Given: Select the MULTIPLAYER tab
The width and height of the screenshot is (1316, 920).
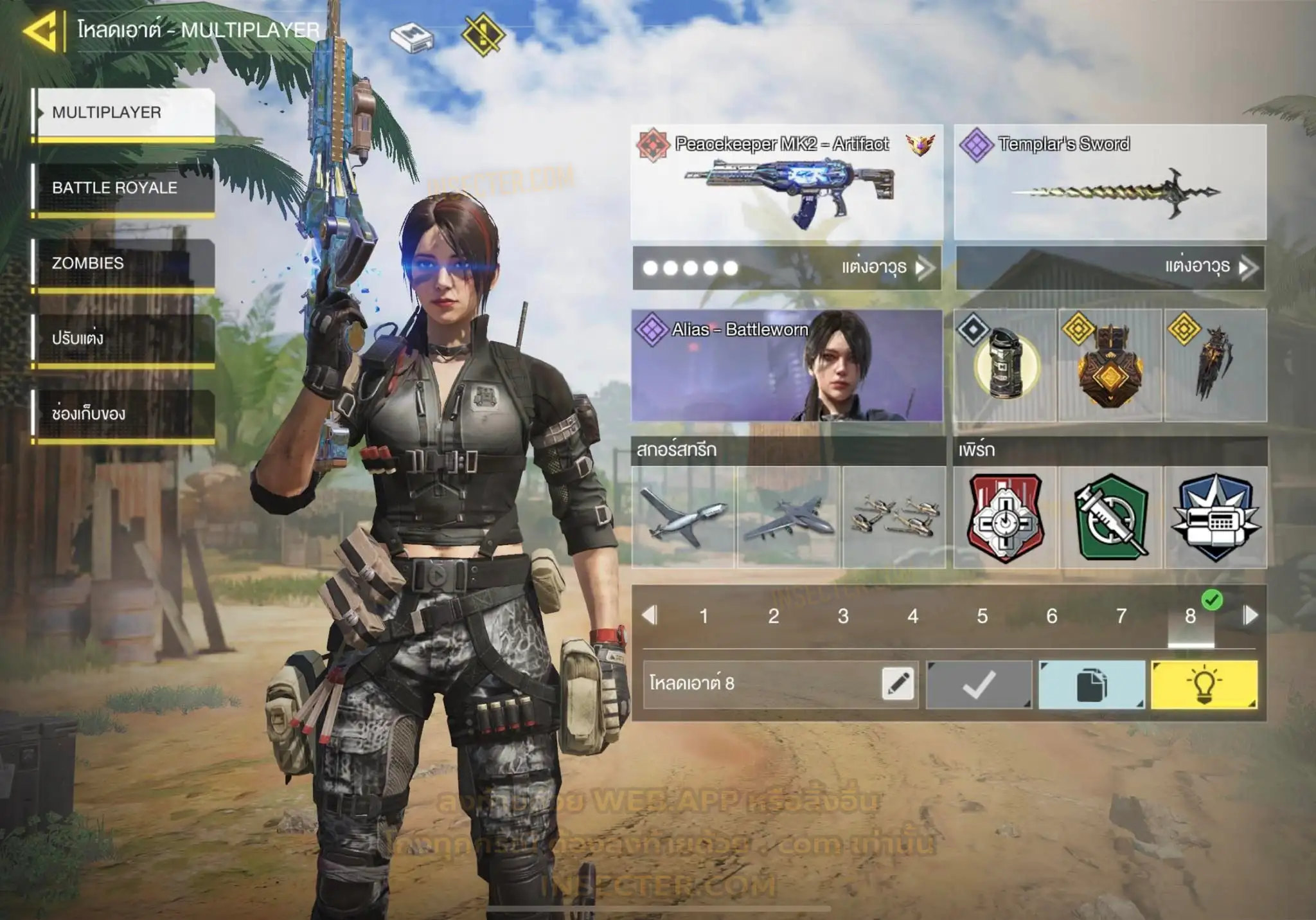Looking at the screenshot, I should (x=123, y=113).
